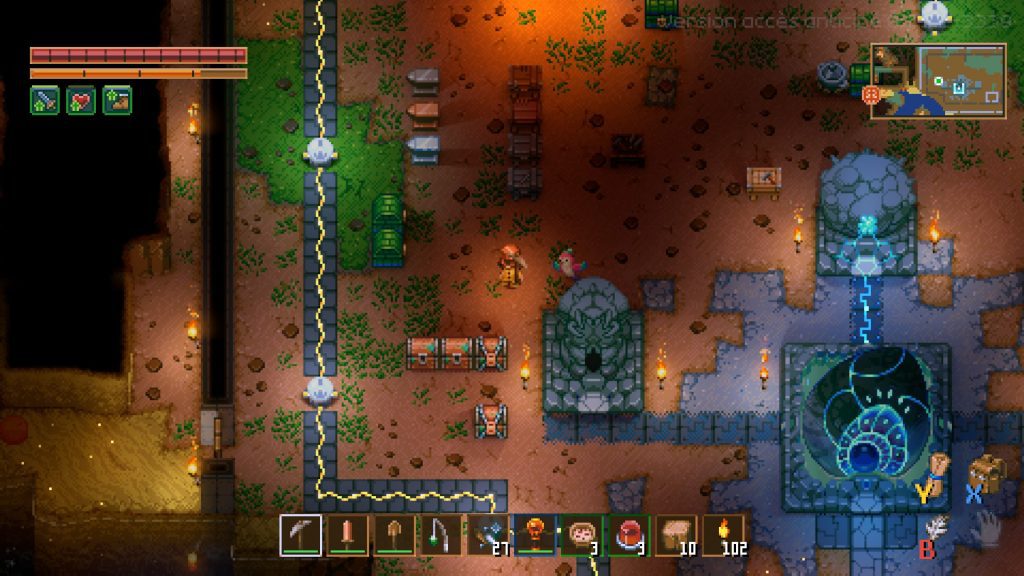Select the round food item slot

pos(582,535)
